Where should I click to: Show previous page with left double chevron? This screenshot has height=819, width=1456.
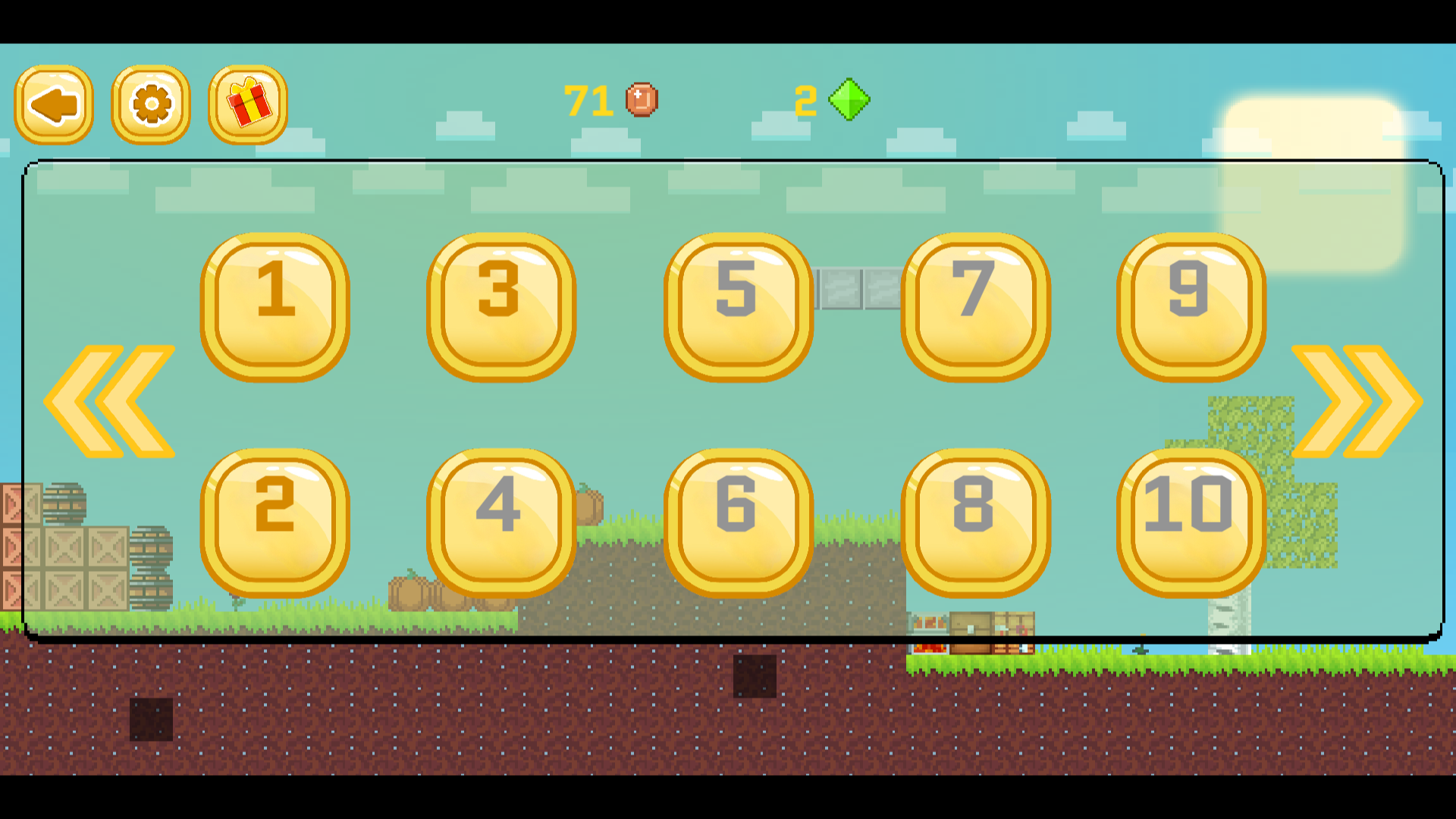click(110, 401)
